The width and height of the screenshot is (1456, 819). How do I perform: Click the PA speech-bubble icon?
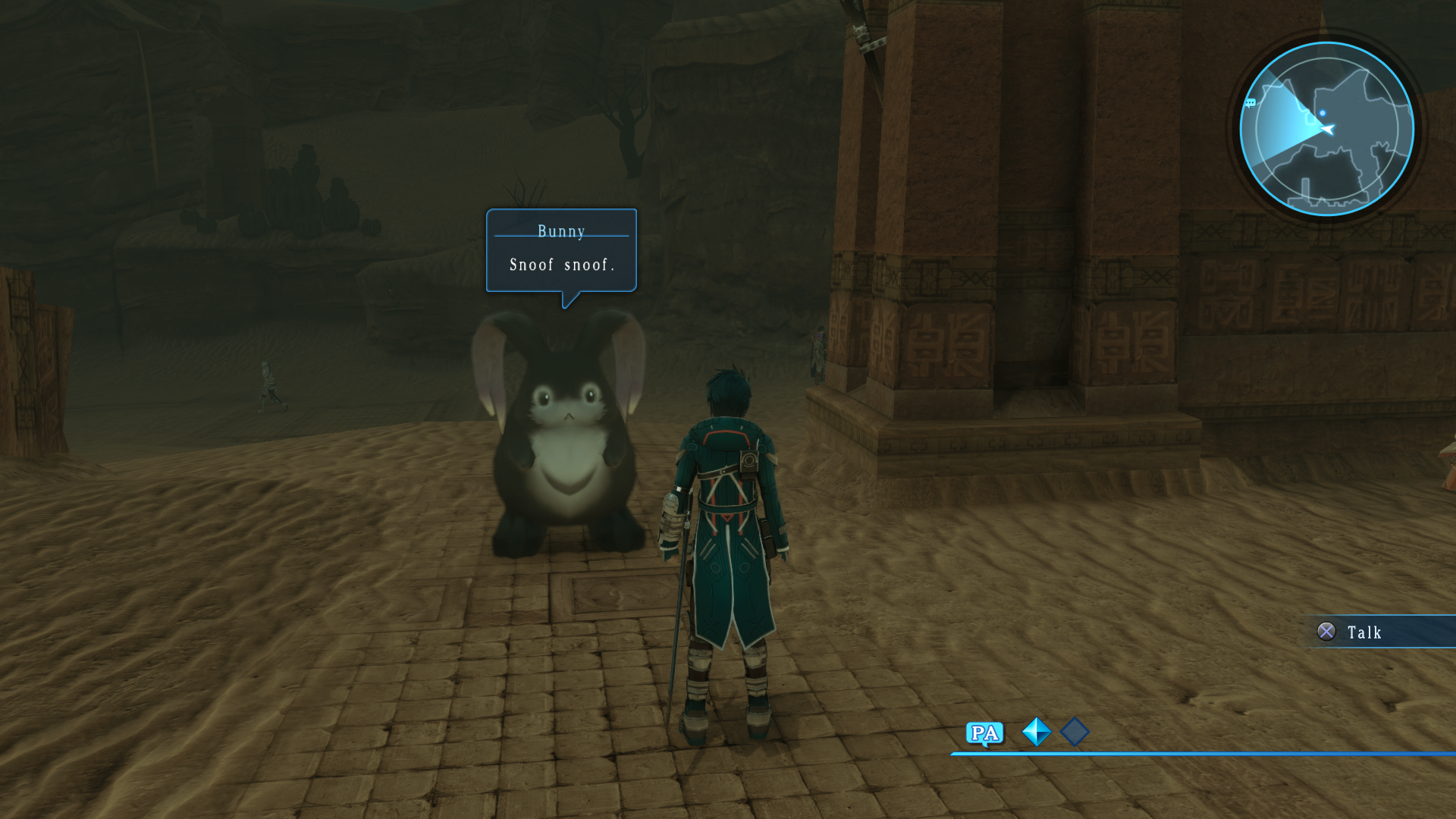pyautogui.click(x=984, y=733)
